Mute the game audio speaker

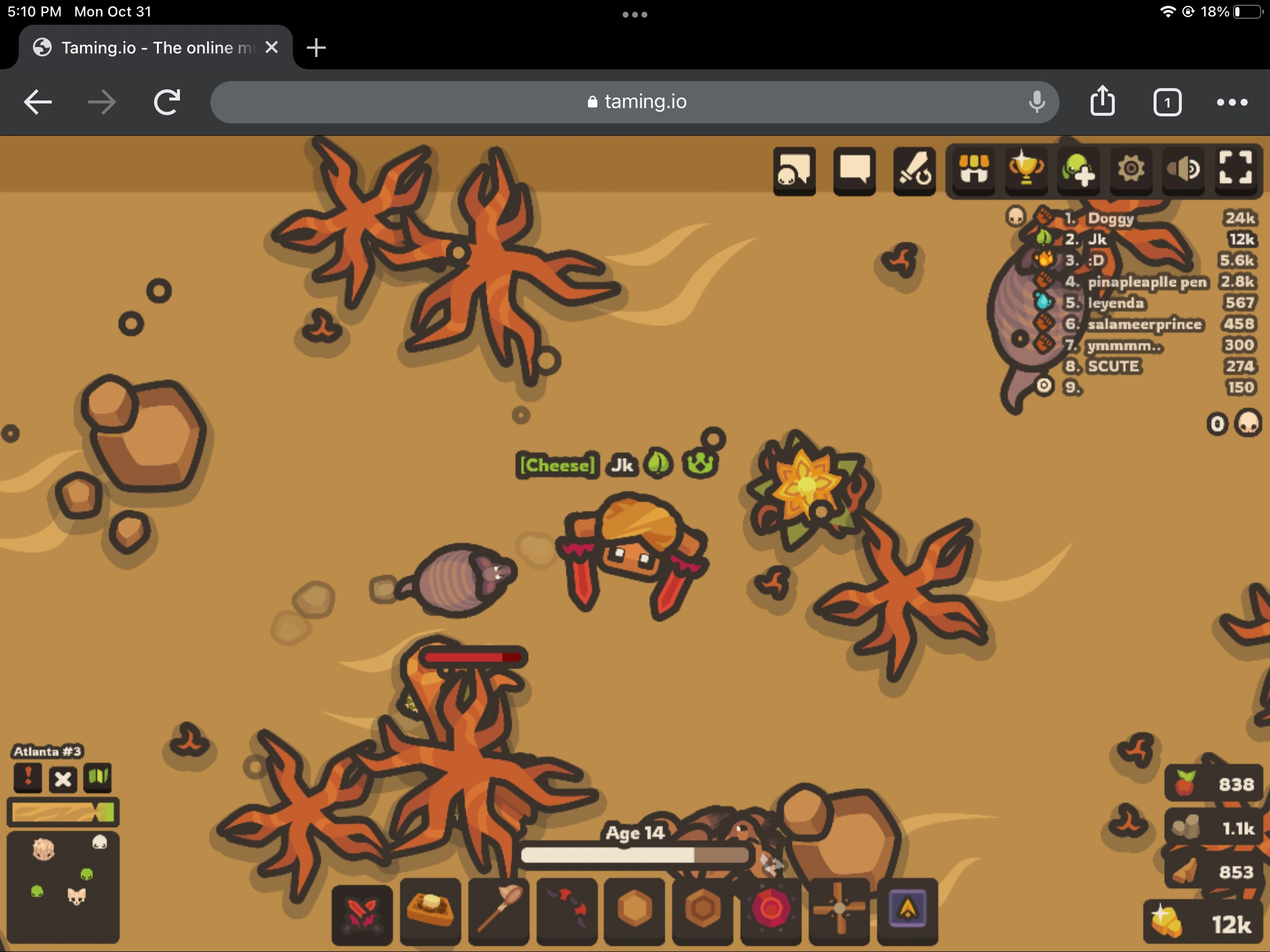click(x=1184, y=171)
